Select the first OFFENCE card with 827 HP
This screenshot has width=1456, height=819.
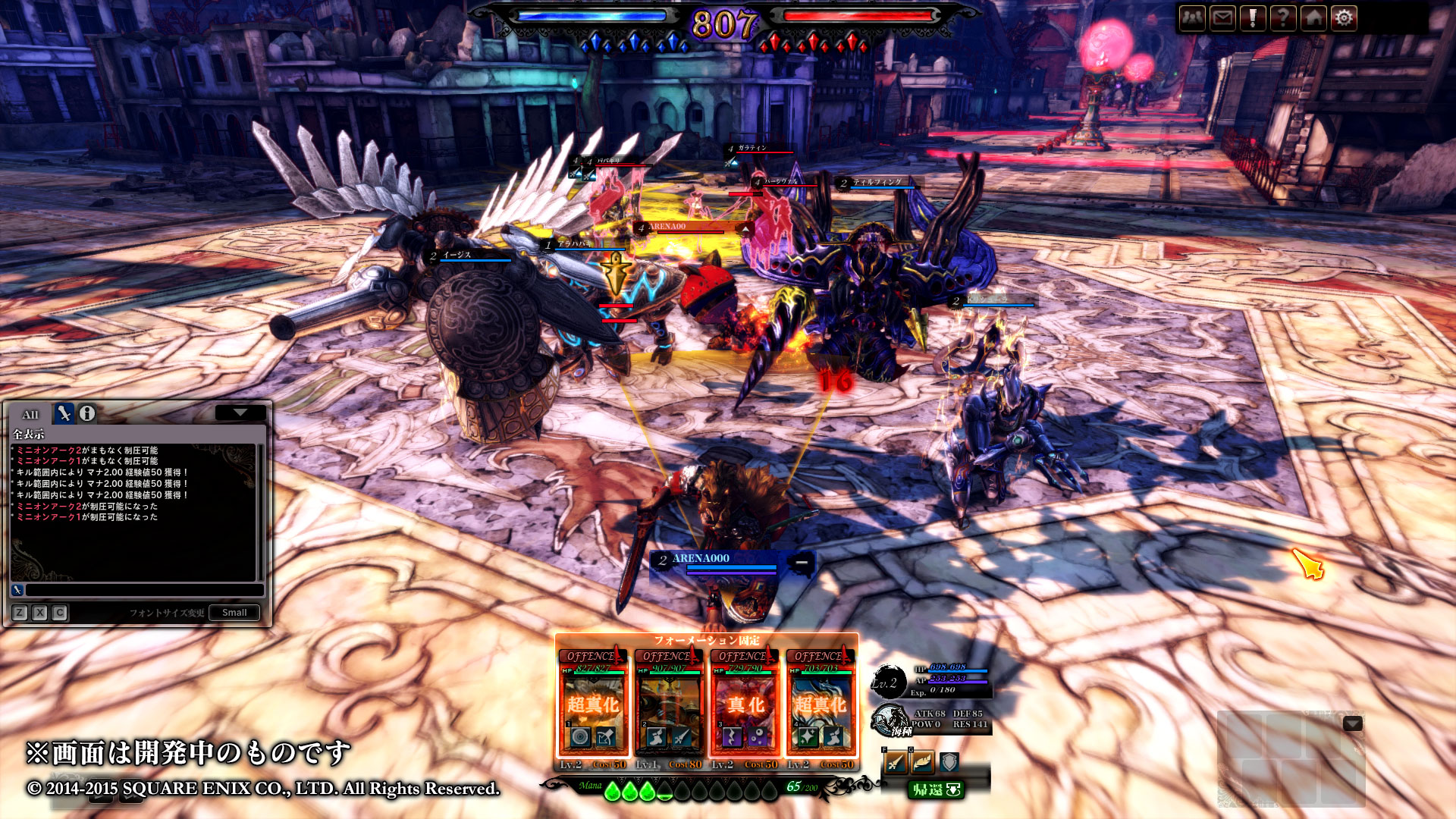[593, 705]
